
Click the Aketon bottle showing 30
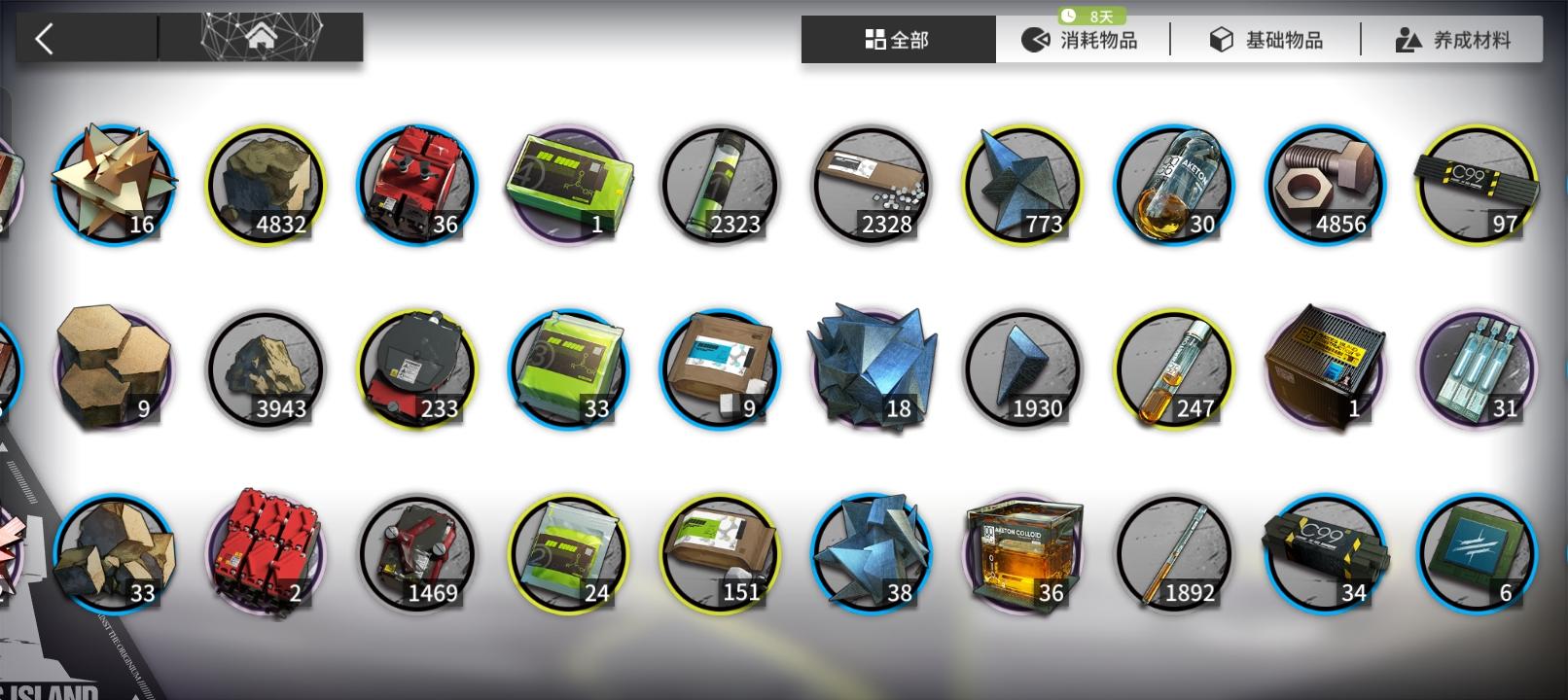(x=1173, y=185)
